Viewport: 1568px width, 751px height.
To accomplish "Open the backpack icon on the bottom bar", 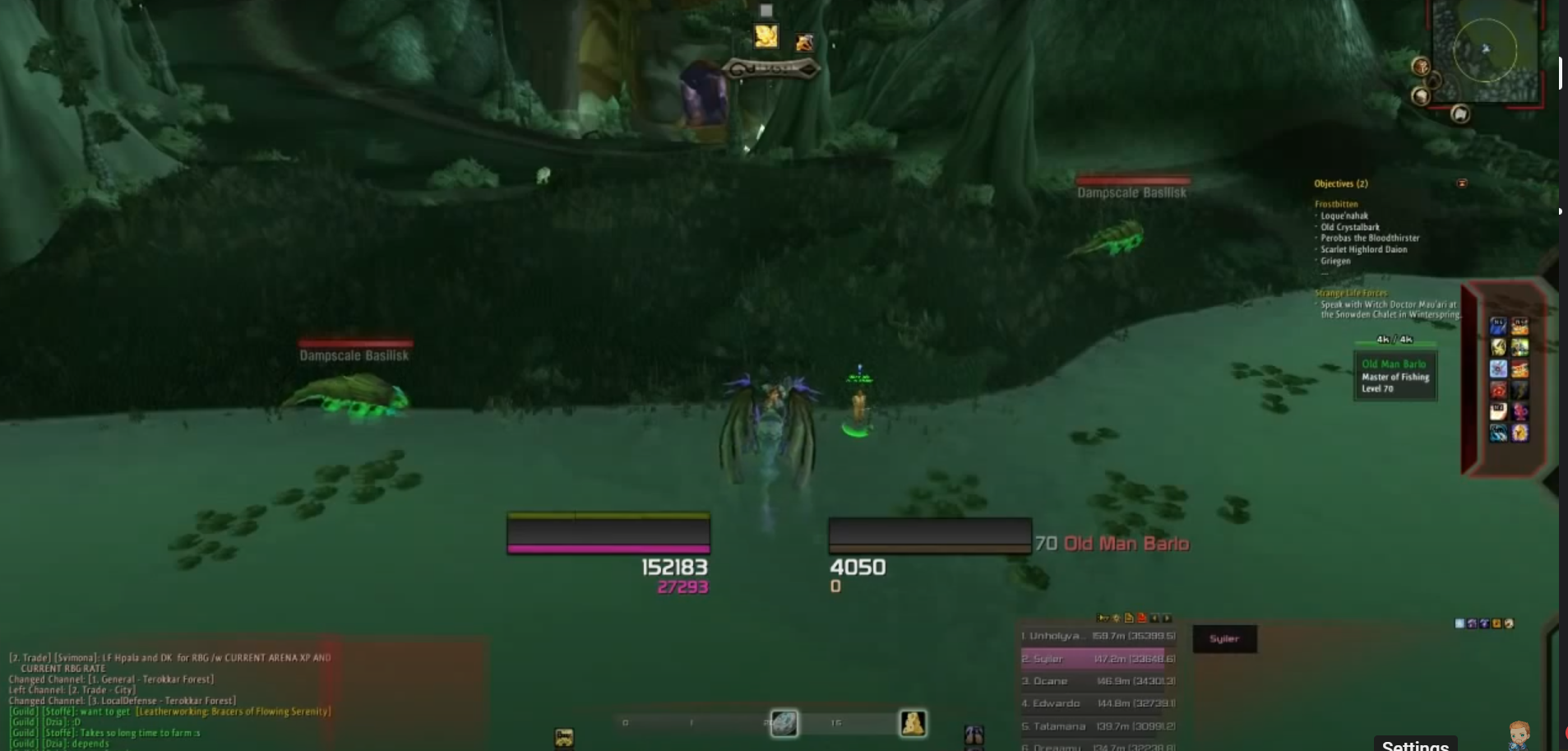I will tap(566, 735).
